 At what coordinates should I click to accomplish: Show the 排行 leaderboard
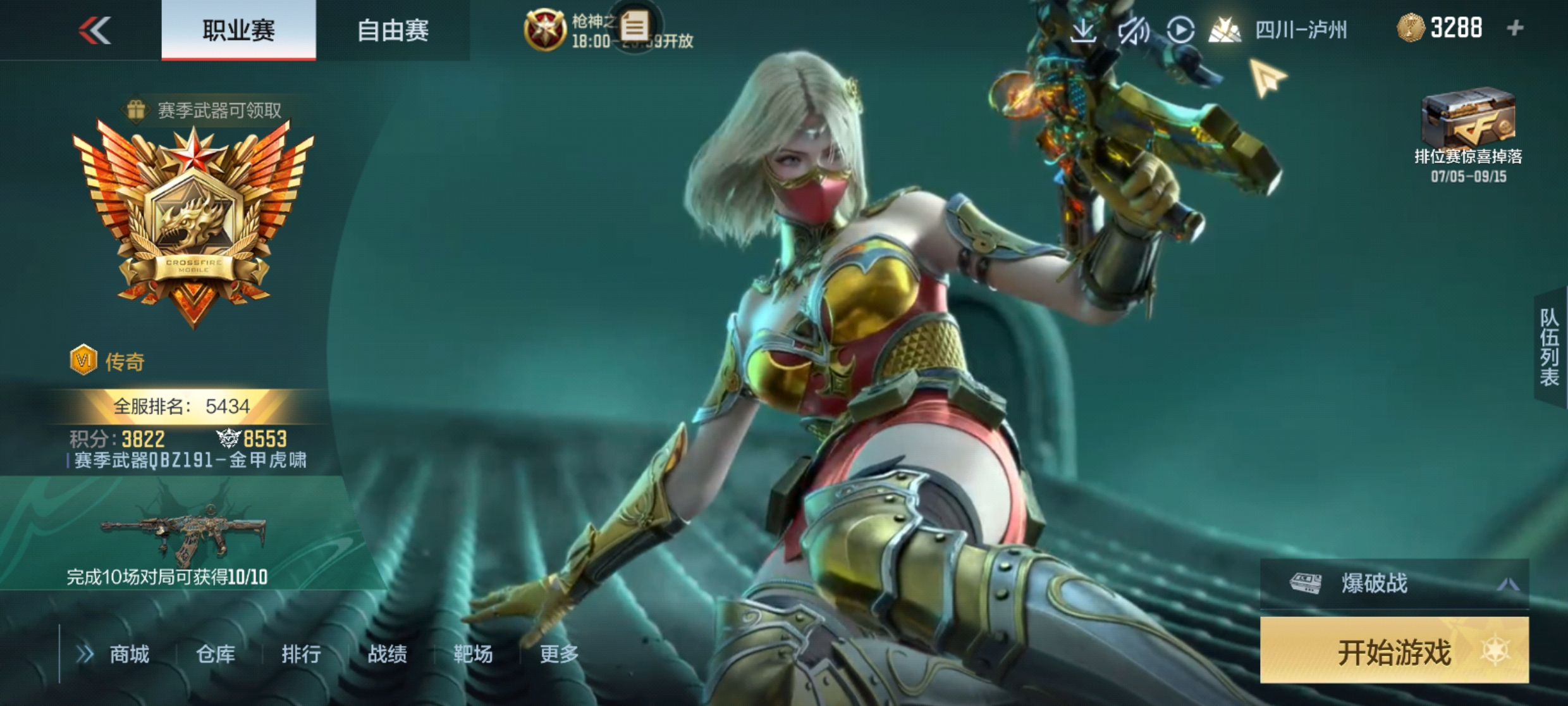click(301, 653)
